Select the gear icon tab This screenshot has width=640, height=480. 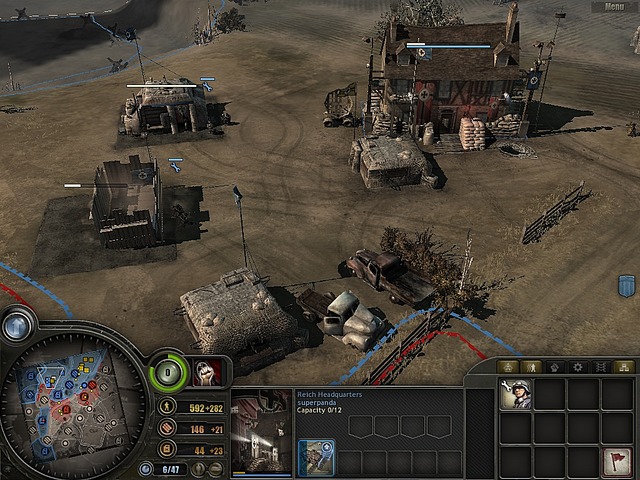[578, 367]
